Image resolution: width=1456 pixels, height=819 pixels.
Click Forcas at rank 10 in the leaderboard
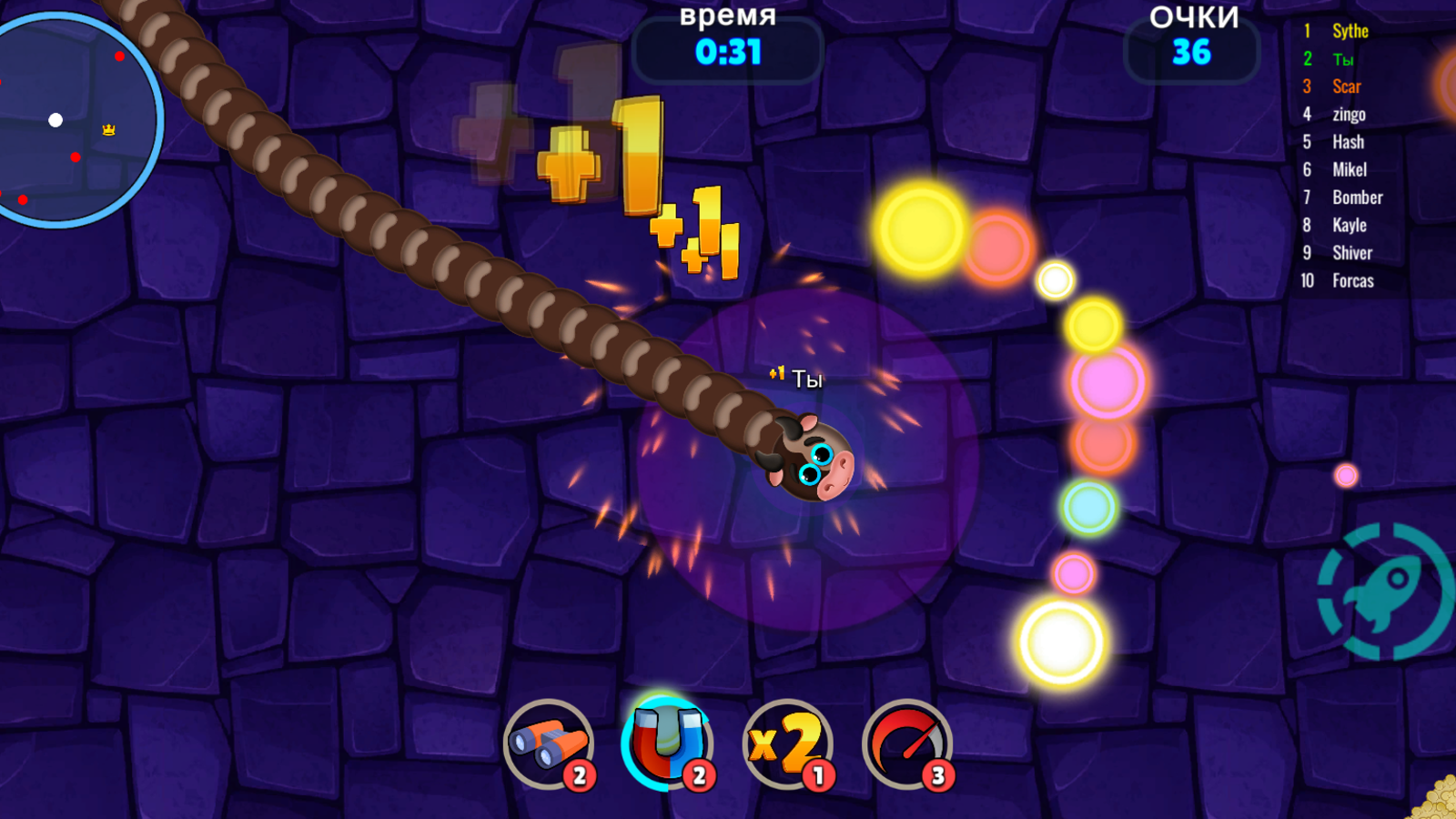pos(1352,280)
